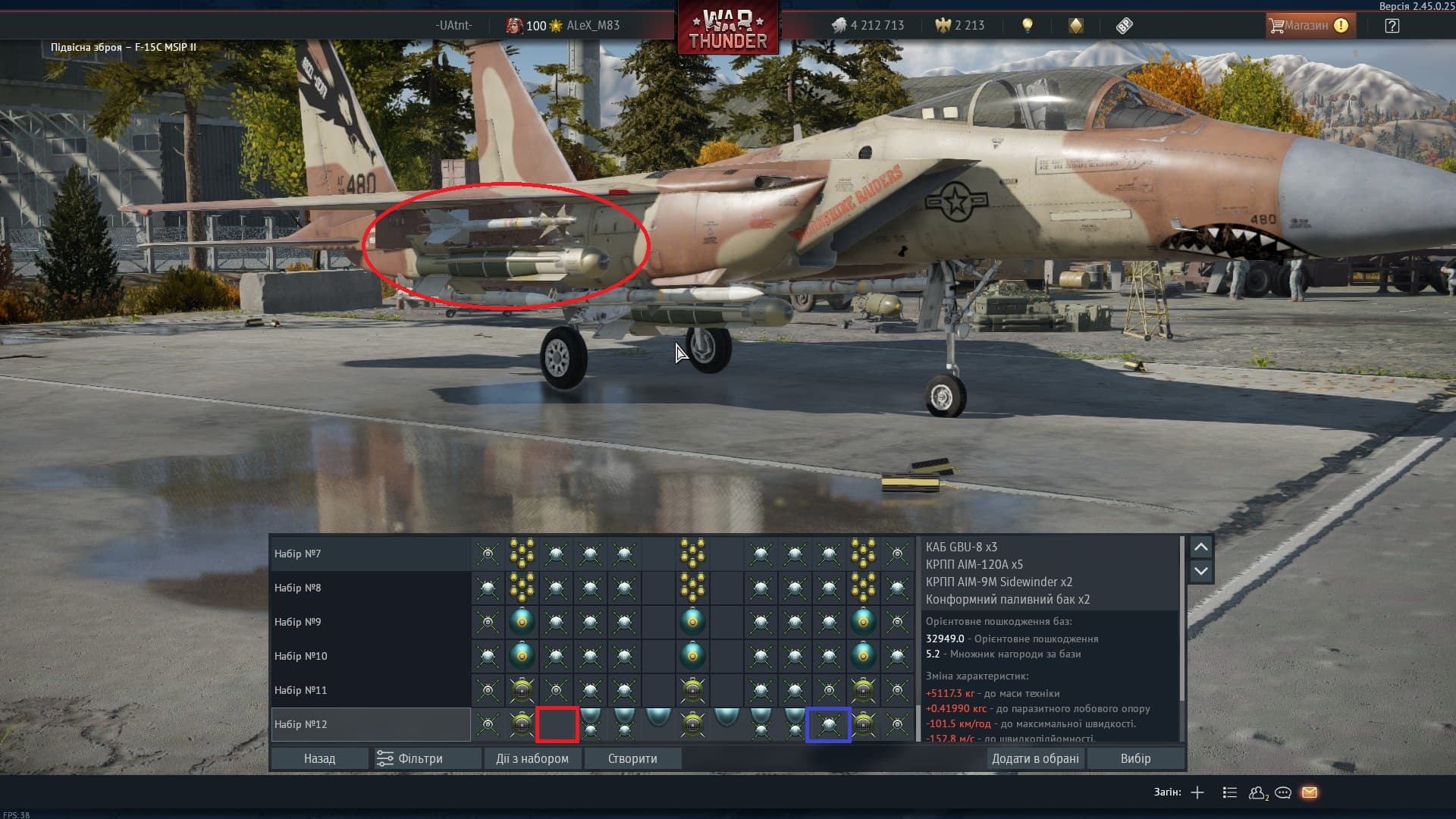Viewport: 1456px width, 819px height.
Task: Click the blue bomb icon in Набір №9
Action: click(522, 622)
